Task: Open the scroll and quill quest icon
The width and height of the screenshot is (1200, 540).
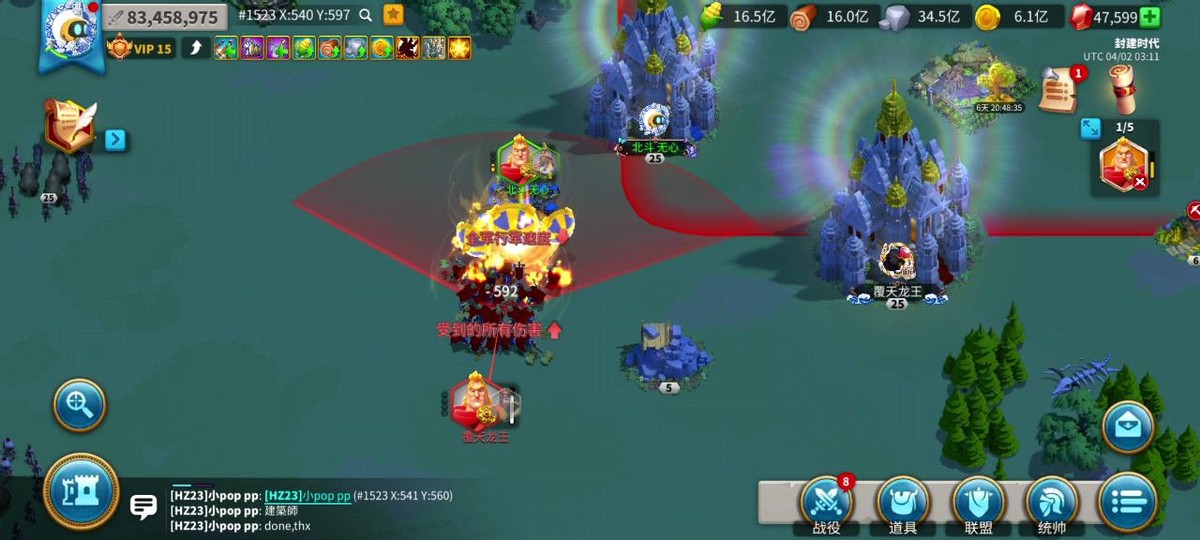Action: coord(70,127)
